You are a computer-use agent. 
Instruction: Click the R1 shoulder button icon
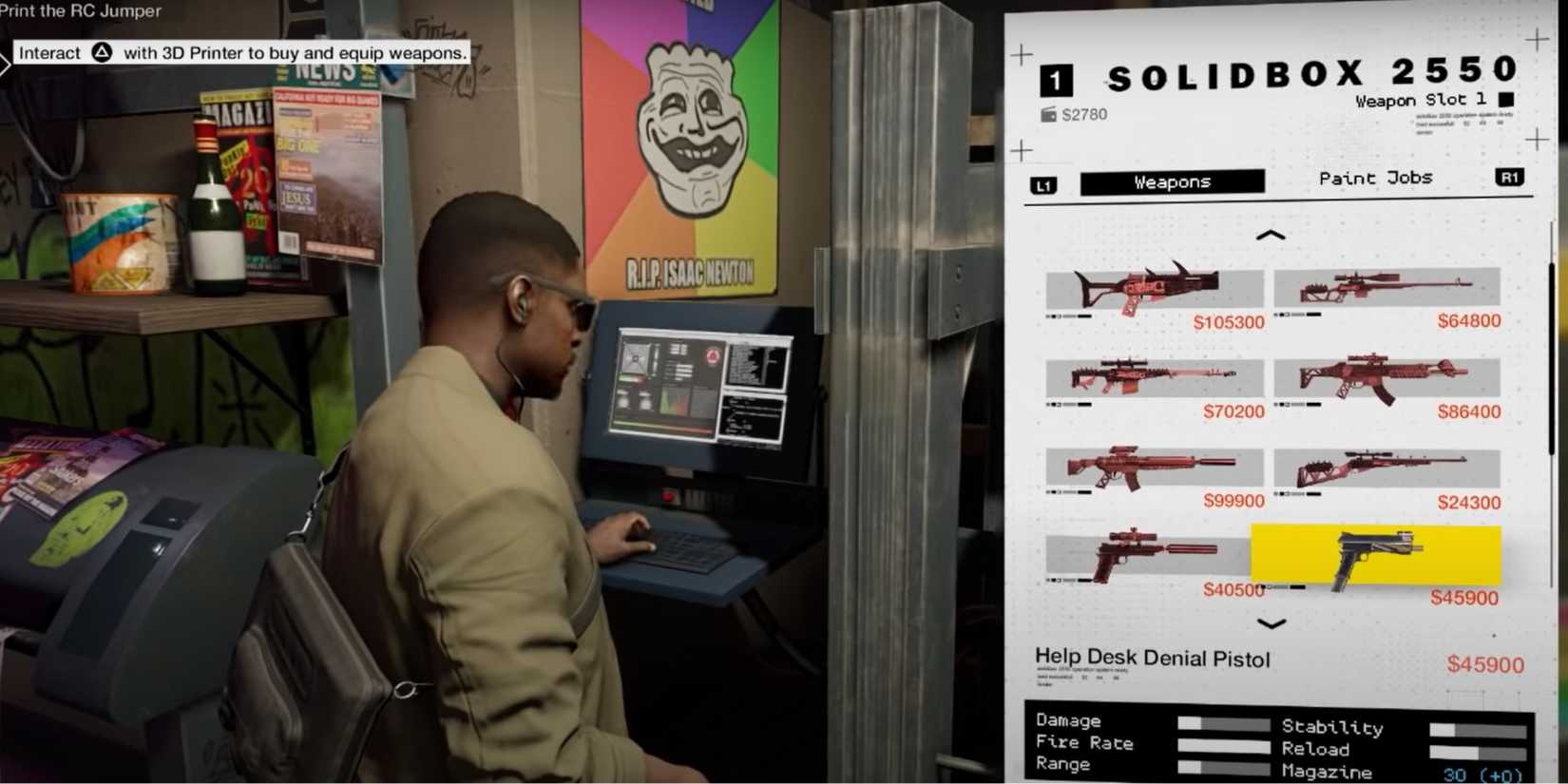point(1512,177)
